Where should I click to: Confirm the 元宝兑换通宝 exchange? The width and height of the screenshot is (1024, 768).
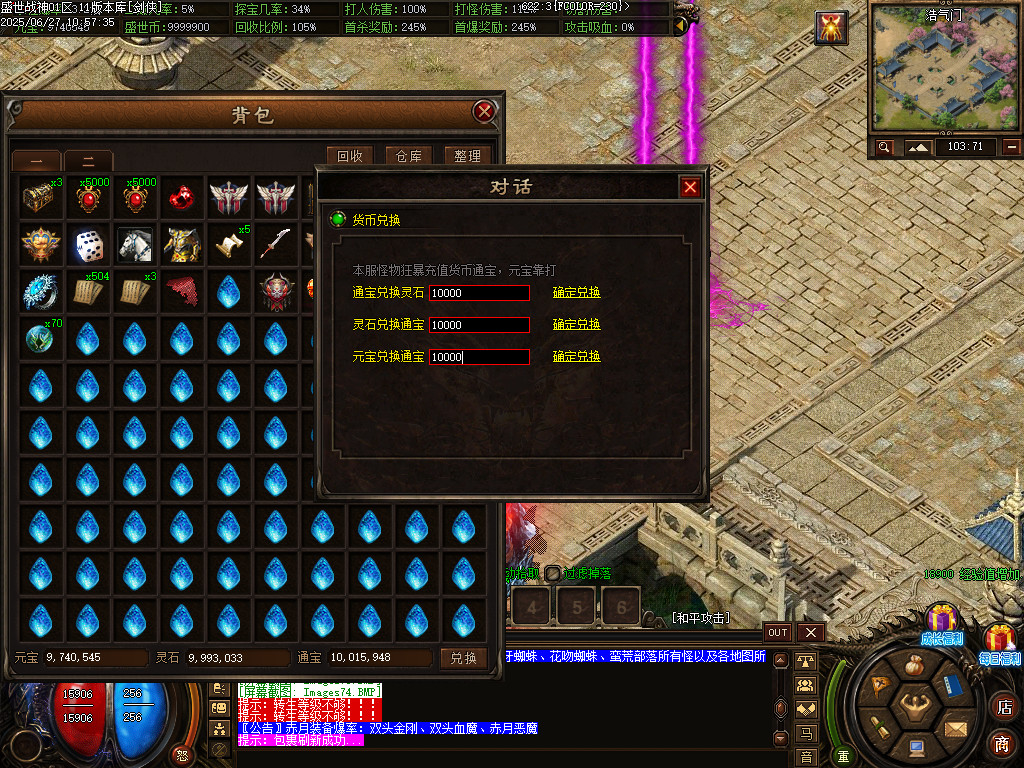tap(577, 357)
